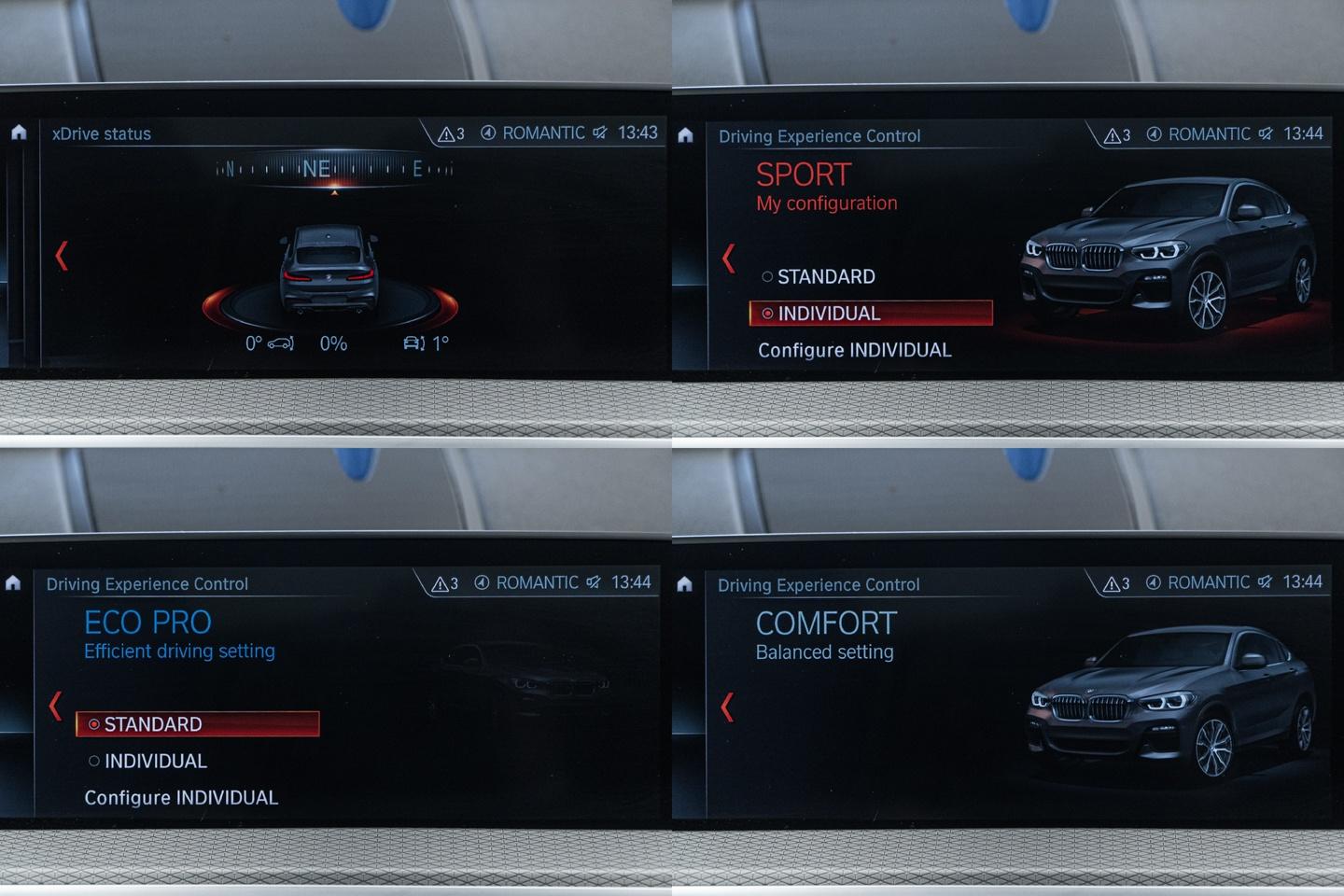Click the back arrow on the SPORT screen
The image size is (1344, 896).
click(729, 258)
